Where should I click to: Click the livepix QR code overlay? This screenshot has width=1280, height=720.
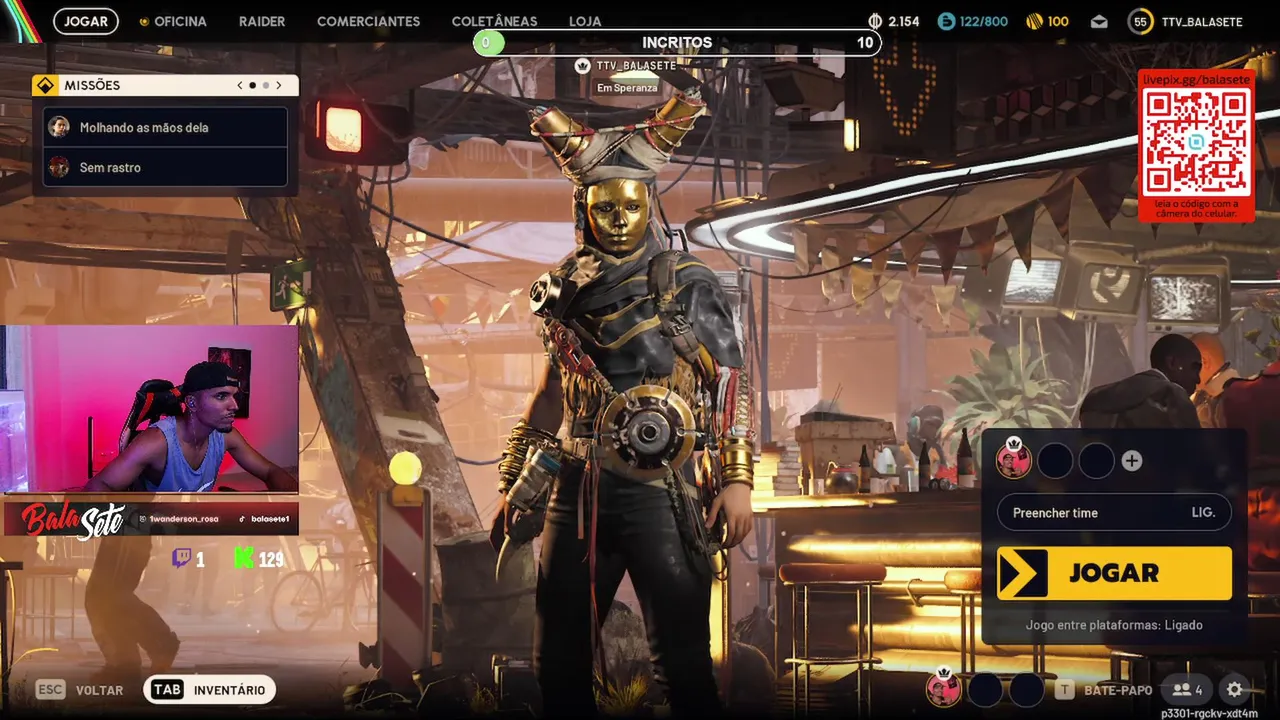pos(1196,143)
